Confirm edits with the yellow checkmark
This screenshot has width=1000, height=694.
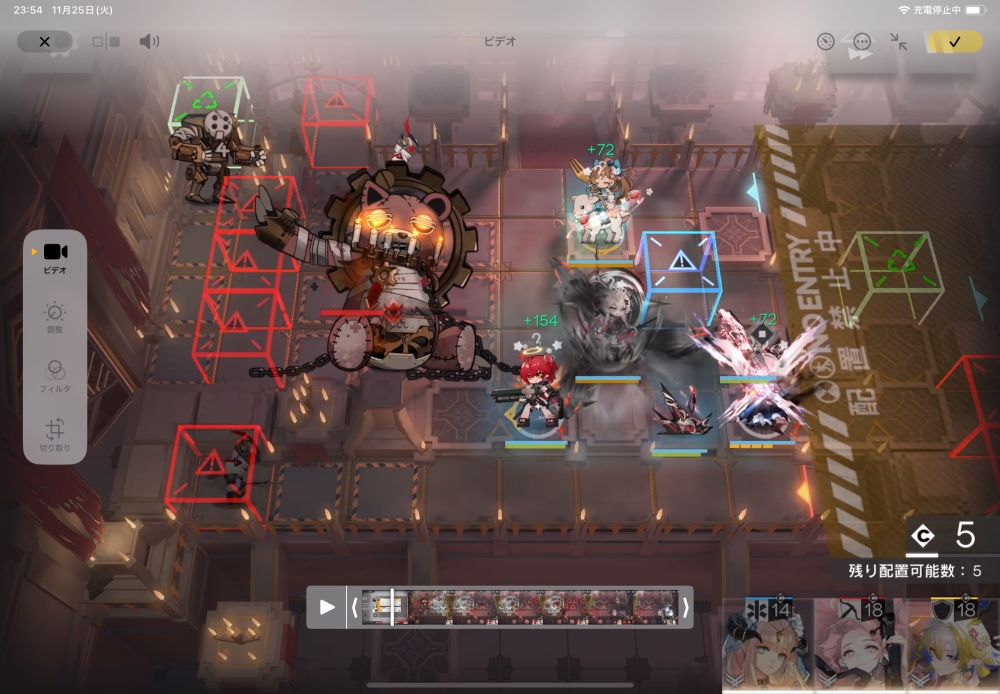click(954, 42)
